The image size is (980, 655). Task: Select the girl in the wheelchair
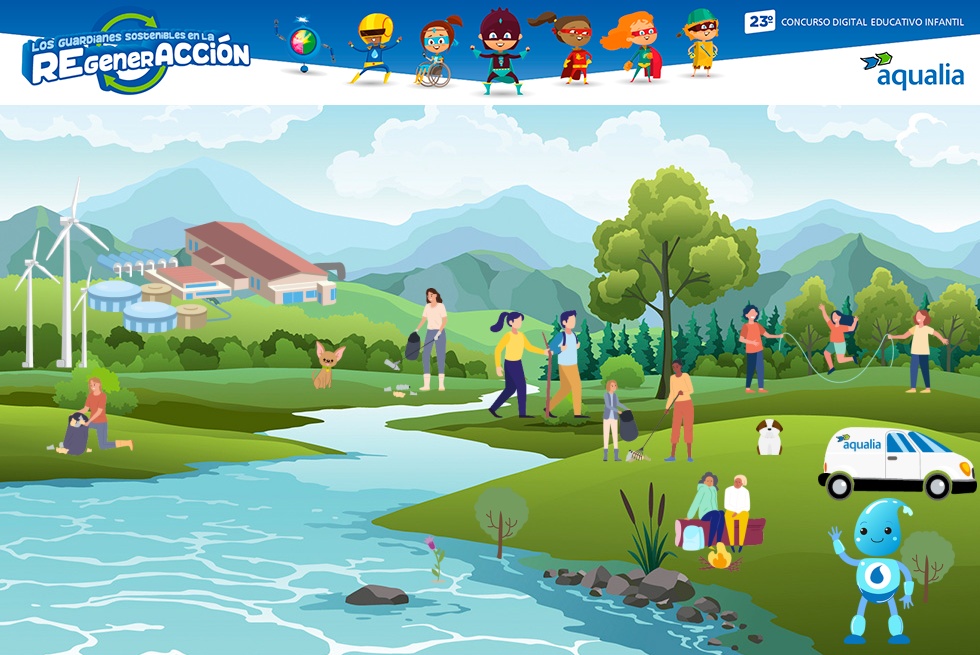click(x=436, y=52)
